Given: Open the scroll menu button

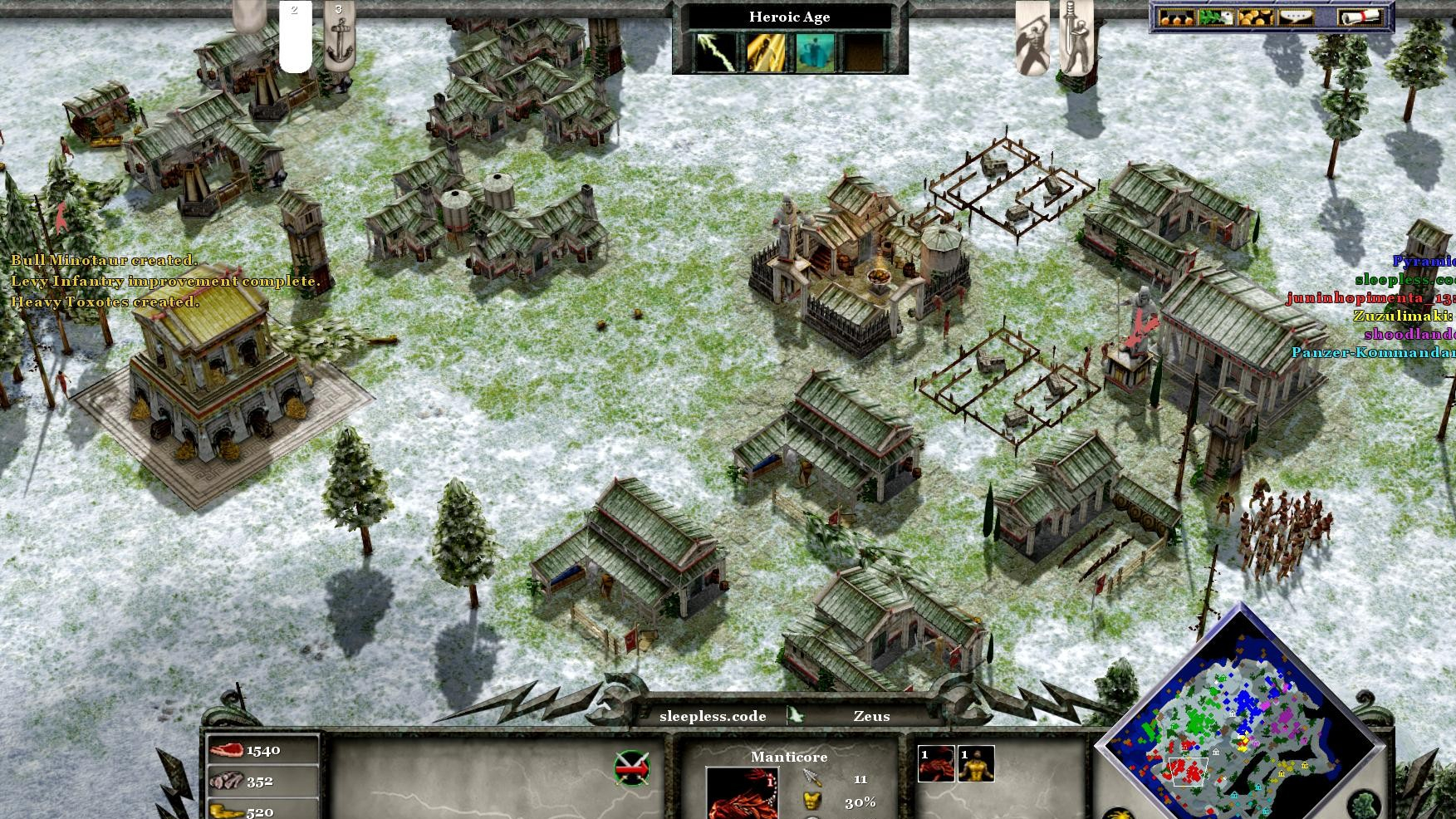Looking at the screenshot, I should 1360,17.
